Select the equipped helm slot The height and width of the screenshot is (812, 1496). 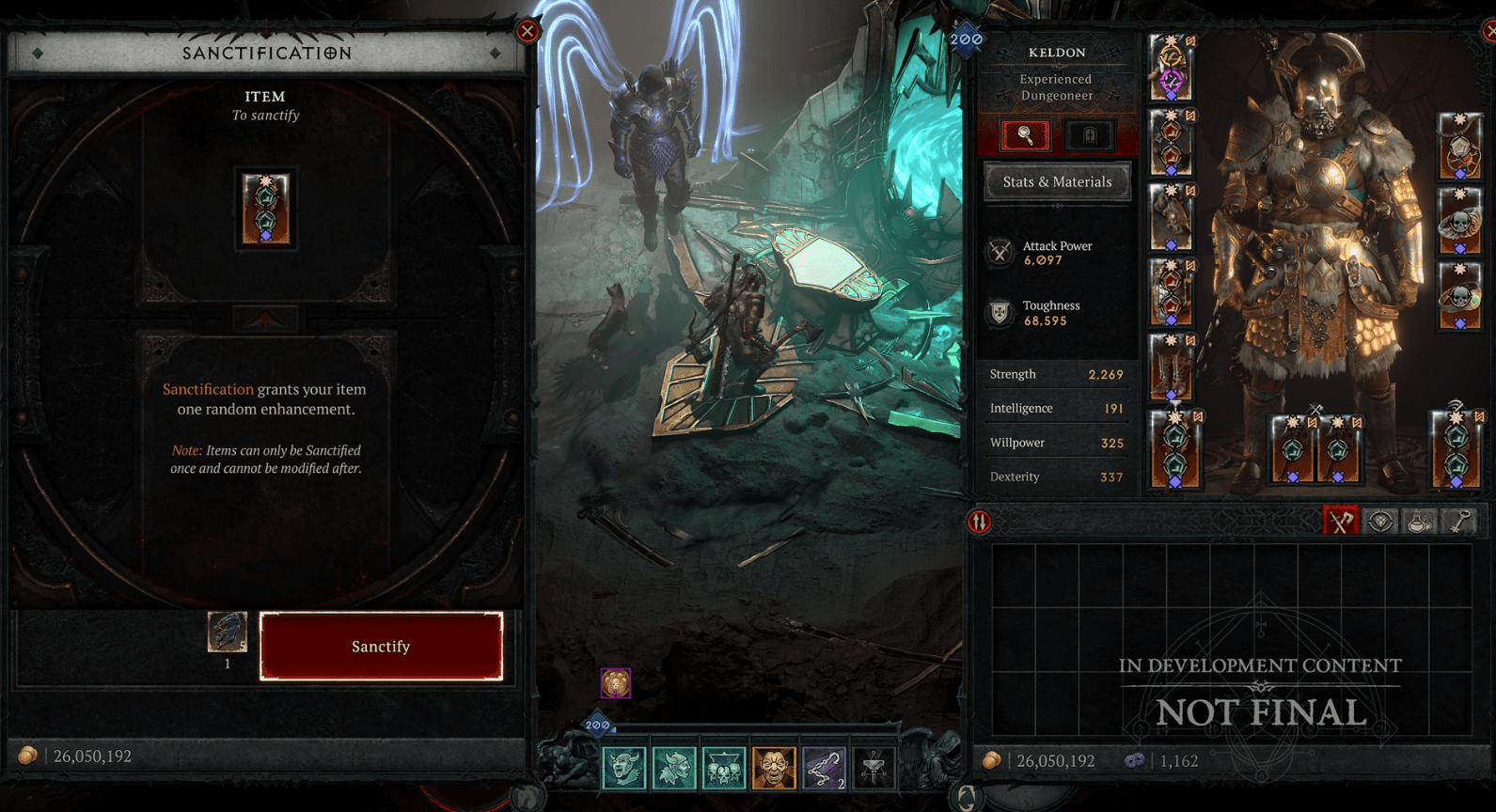tap(1172, 69)
